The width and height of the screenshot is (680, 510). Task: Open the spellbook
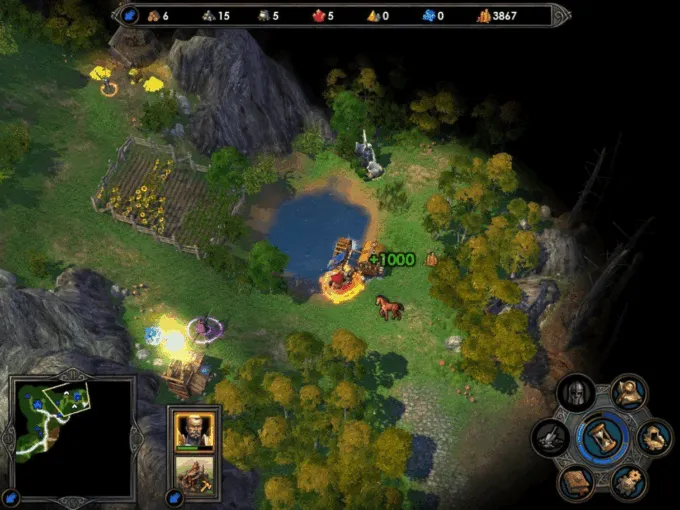point(577,482)
